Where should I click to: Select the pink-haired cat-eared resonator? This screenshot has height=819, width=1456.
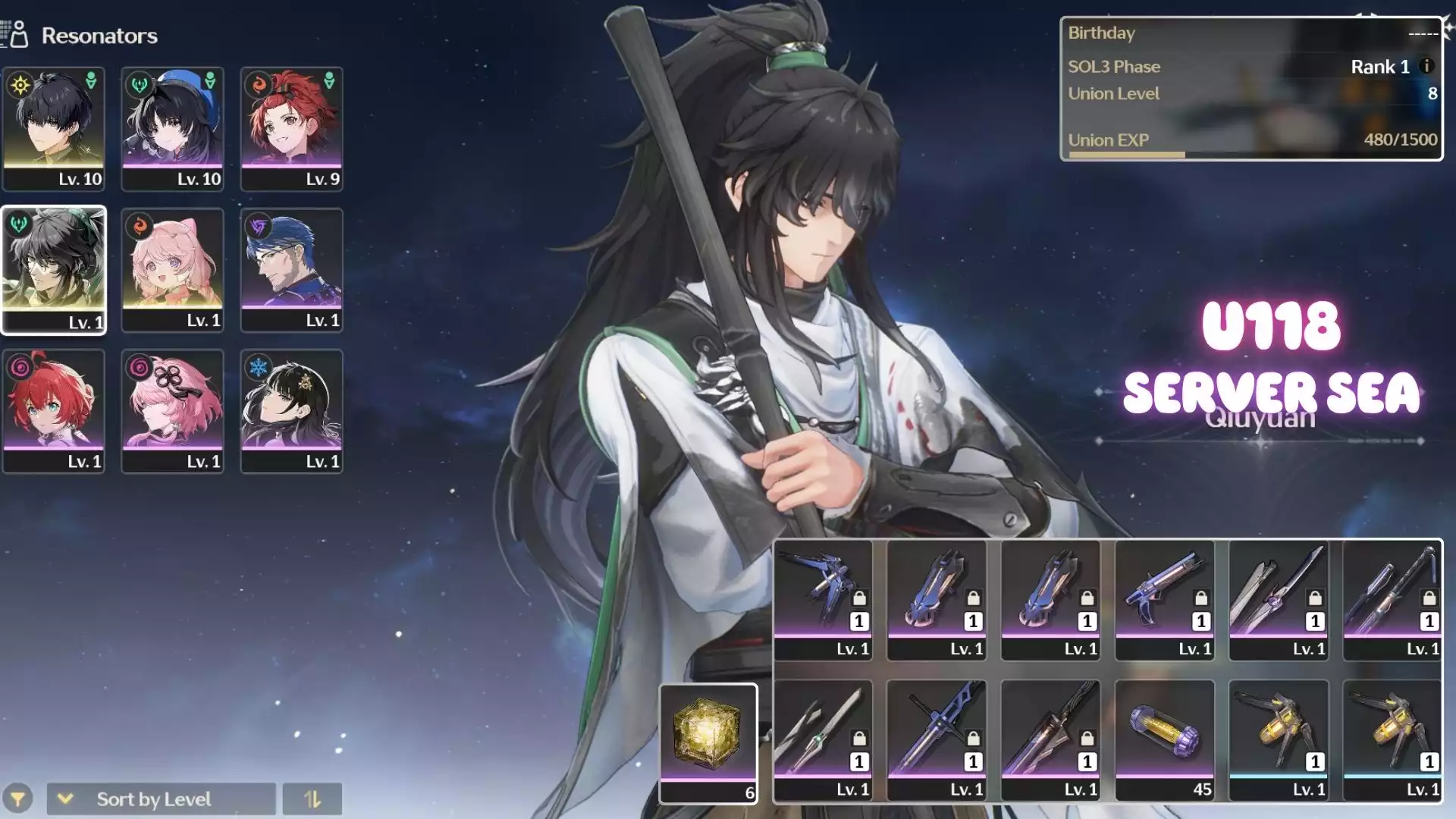click(172, 270)
